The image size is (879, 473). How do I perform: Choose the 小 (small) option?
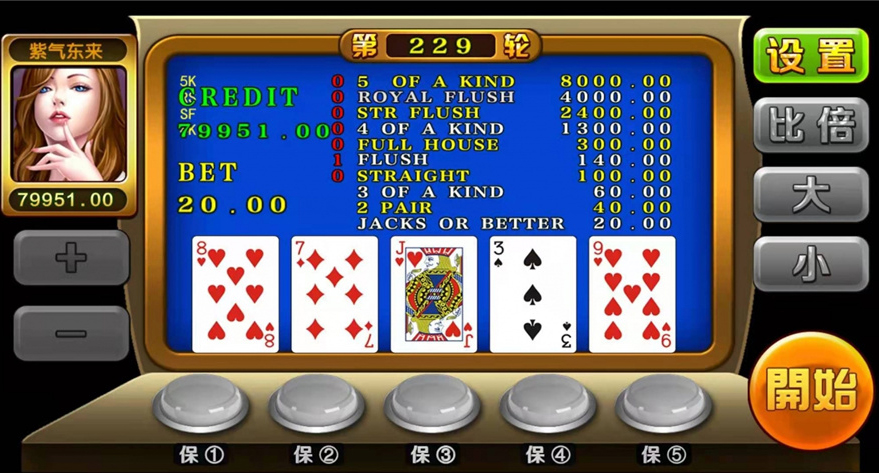[x=810, y=263]
